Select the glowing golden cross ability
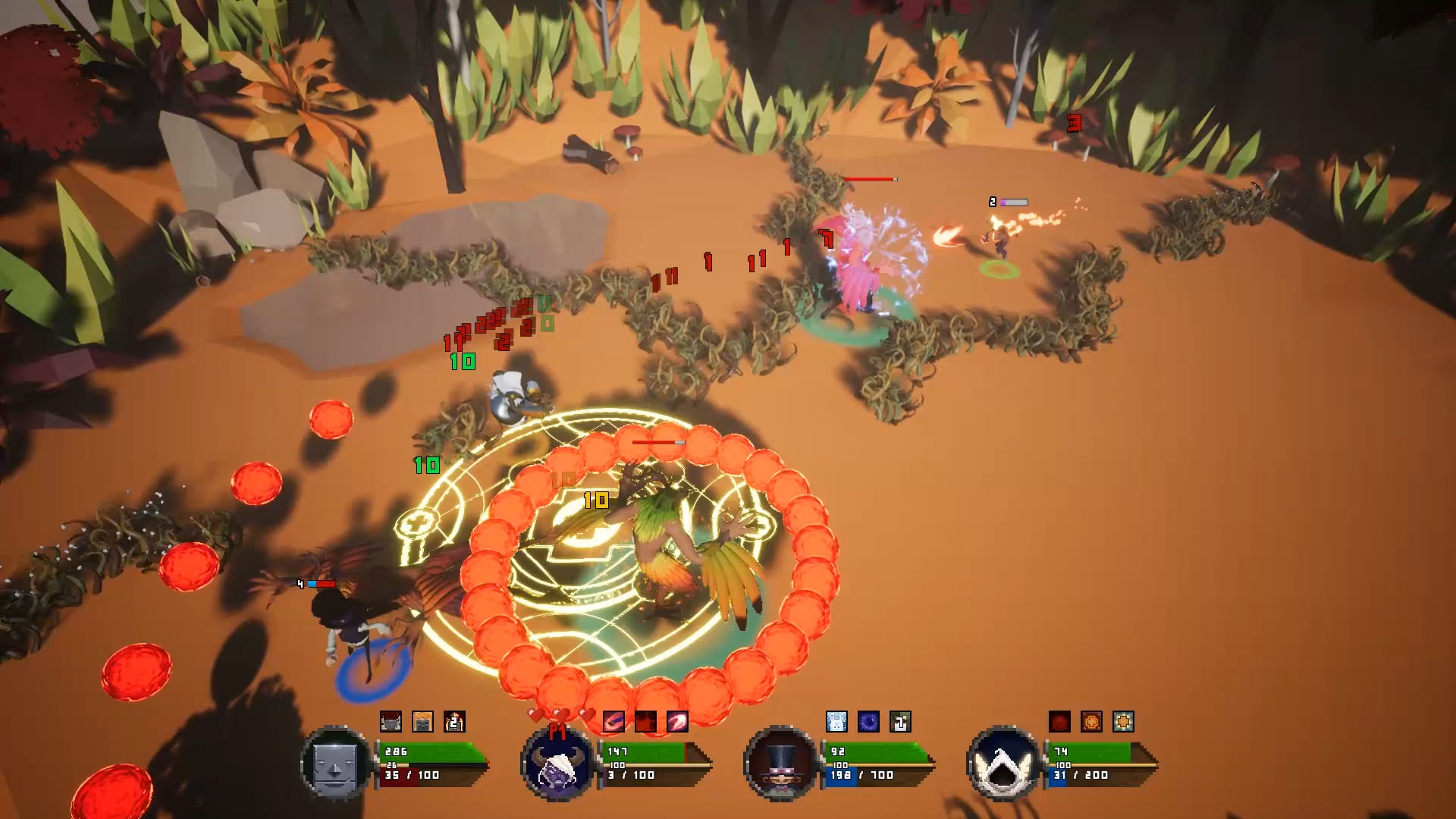 pos(1122,721)
